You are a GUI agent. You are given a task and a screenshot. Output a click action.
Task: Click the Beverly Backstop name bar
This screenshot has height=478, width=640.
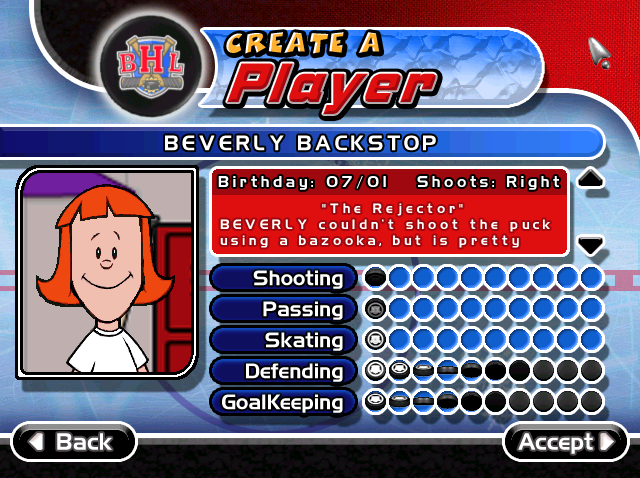tap(300, 143)
